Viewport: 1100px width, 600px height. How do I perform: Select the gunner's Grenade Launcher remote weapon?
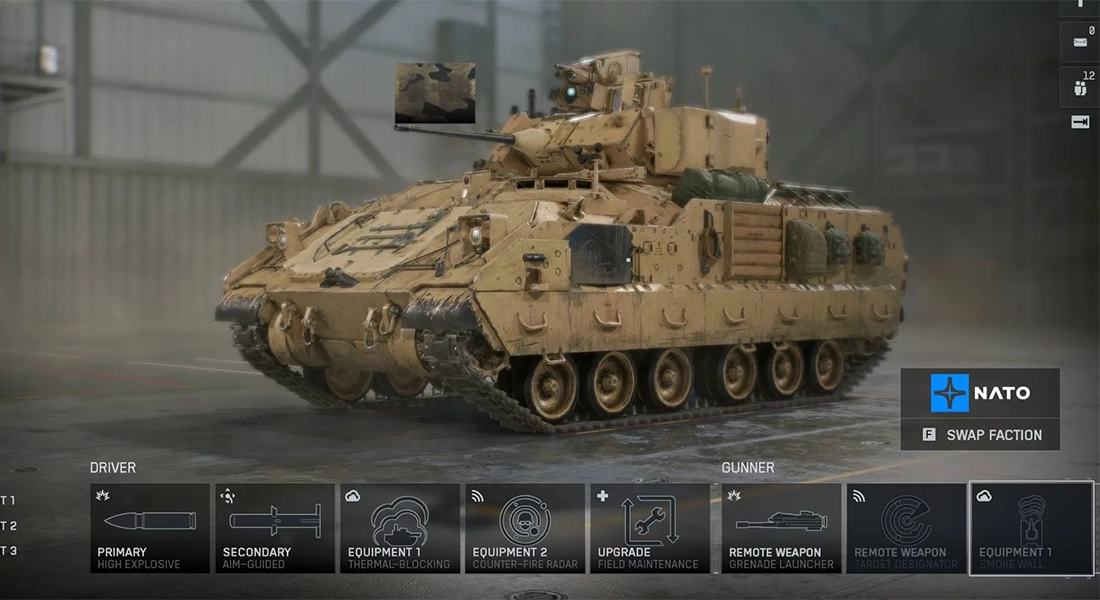click(782, 528)
